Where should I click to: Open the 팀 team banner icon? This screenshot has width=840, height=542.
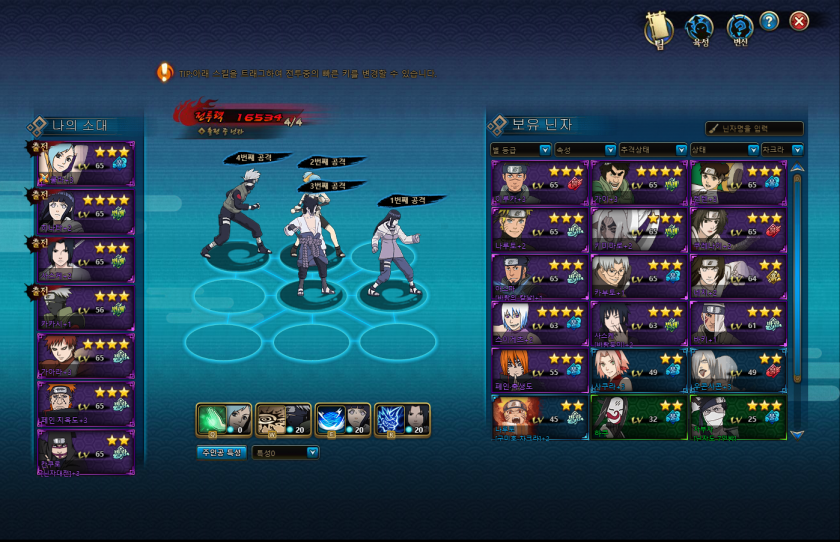pyautogui.click(x=659, y=29)
